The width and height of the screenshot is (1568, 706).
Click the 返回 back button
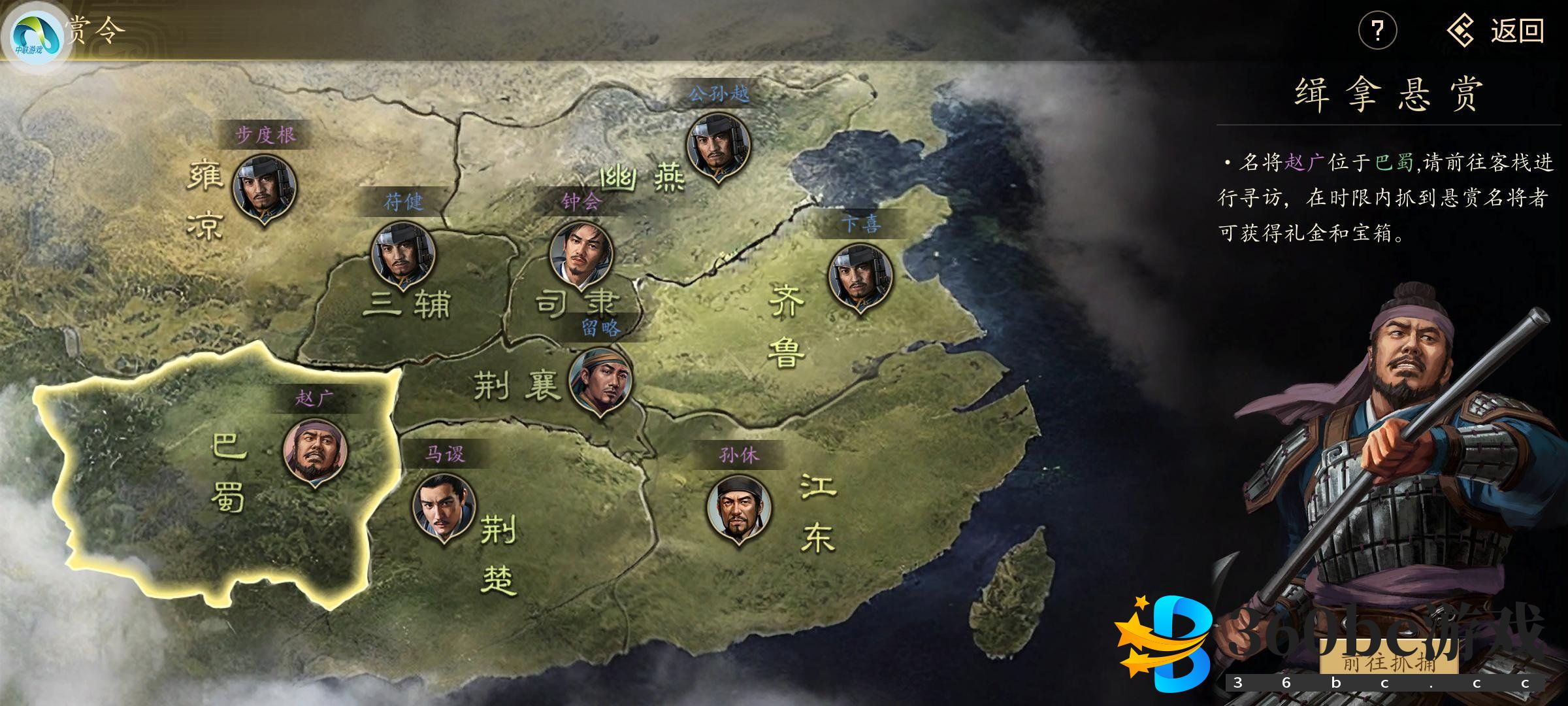coord(1495,31)
